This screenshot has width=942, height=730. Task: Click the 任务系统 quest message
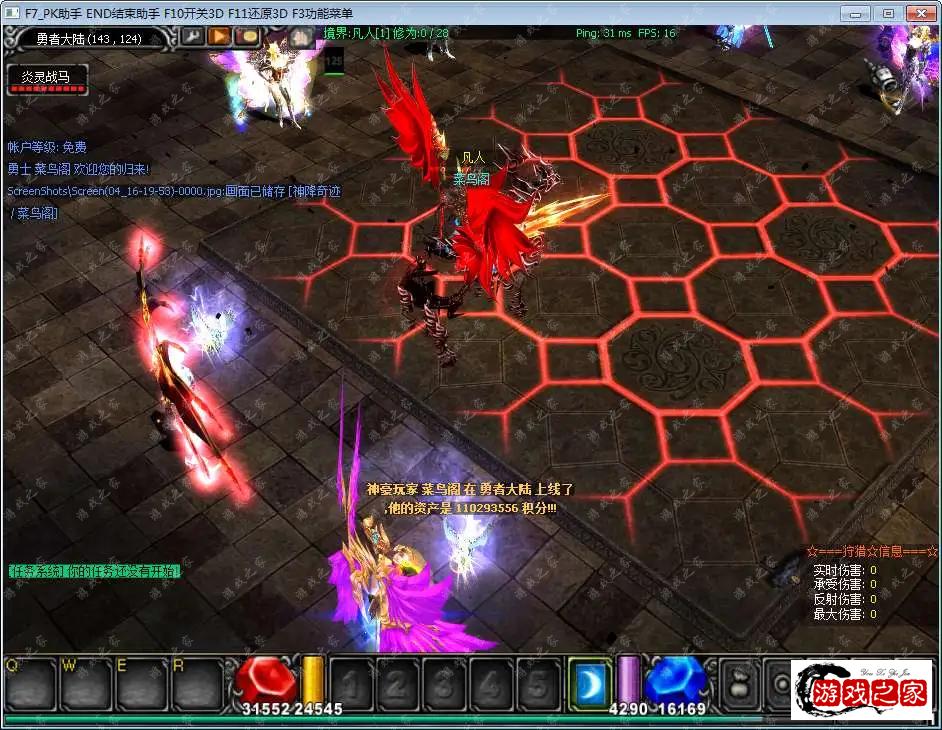95,571
